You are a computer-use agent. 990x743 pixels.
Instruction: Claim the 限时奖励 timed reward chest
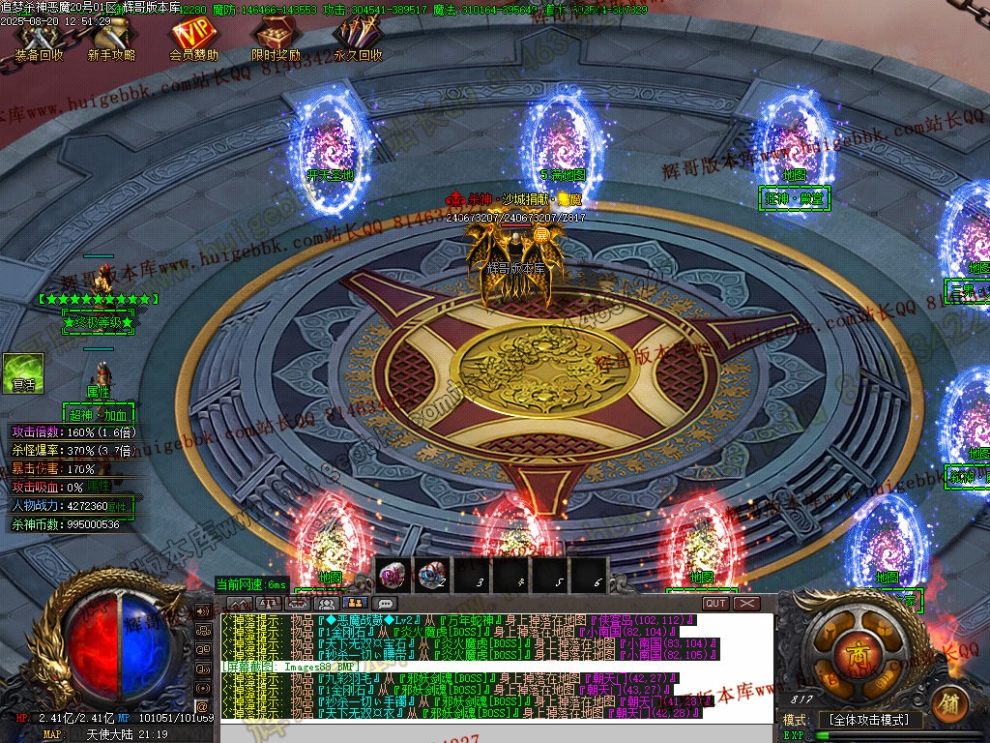click(x=275, y=40)
